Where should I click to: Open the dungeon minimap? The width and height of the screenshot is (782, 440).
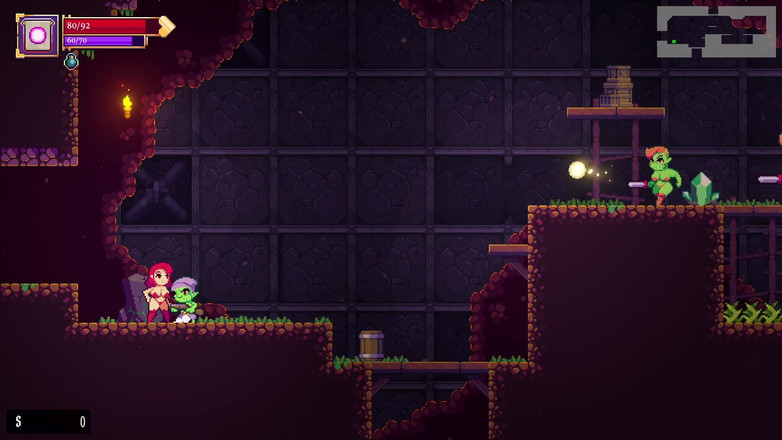716,31
